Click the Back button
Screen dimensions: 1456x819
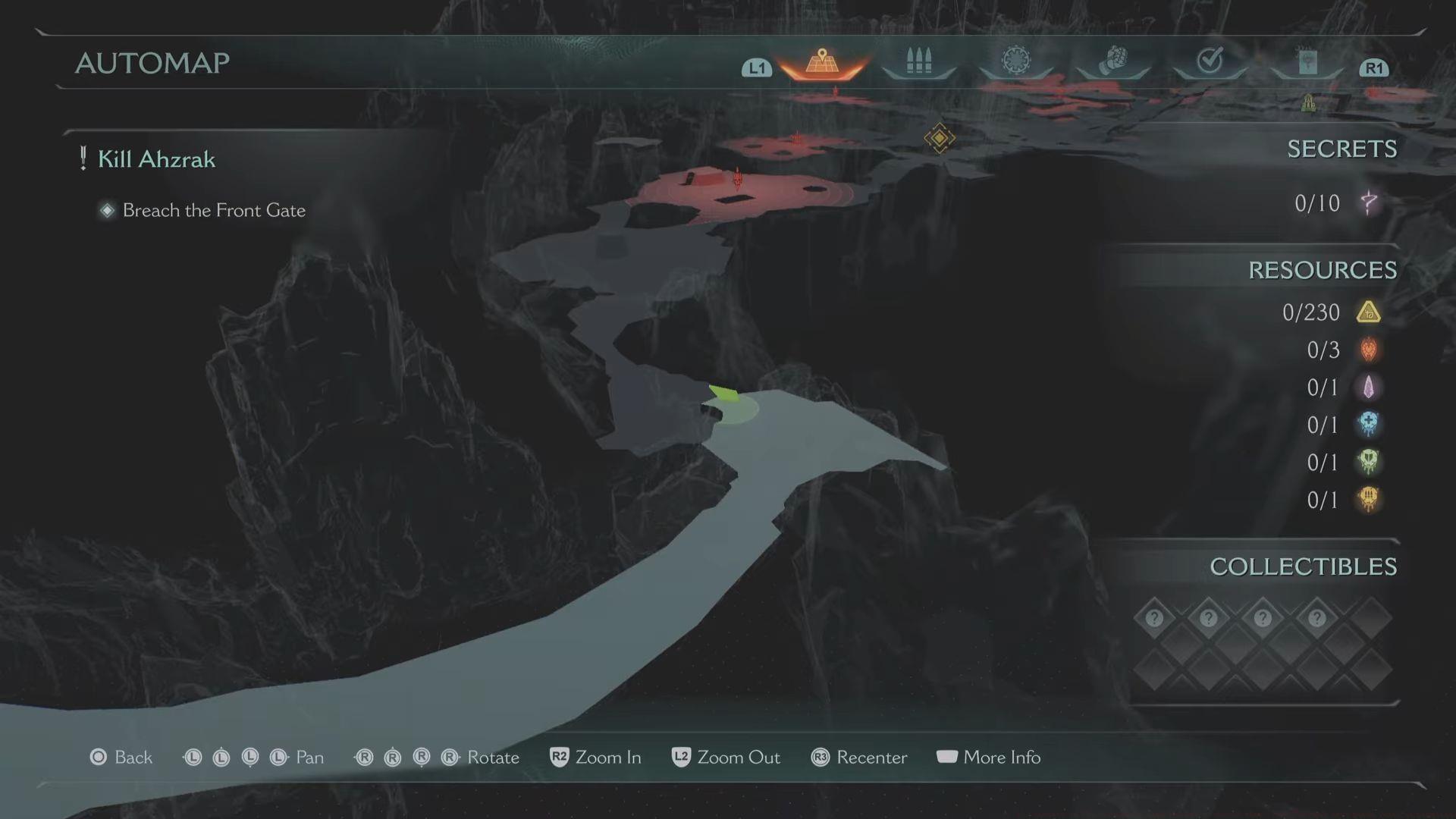click(121, 757)
